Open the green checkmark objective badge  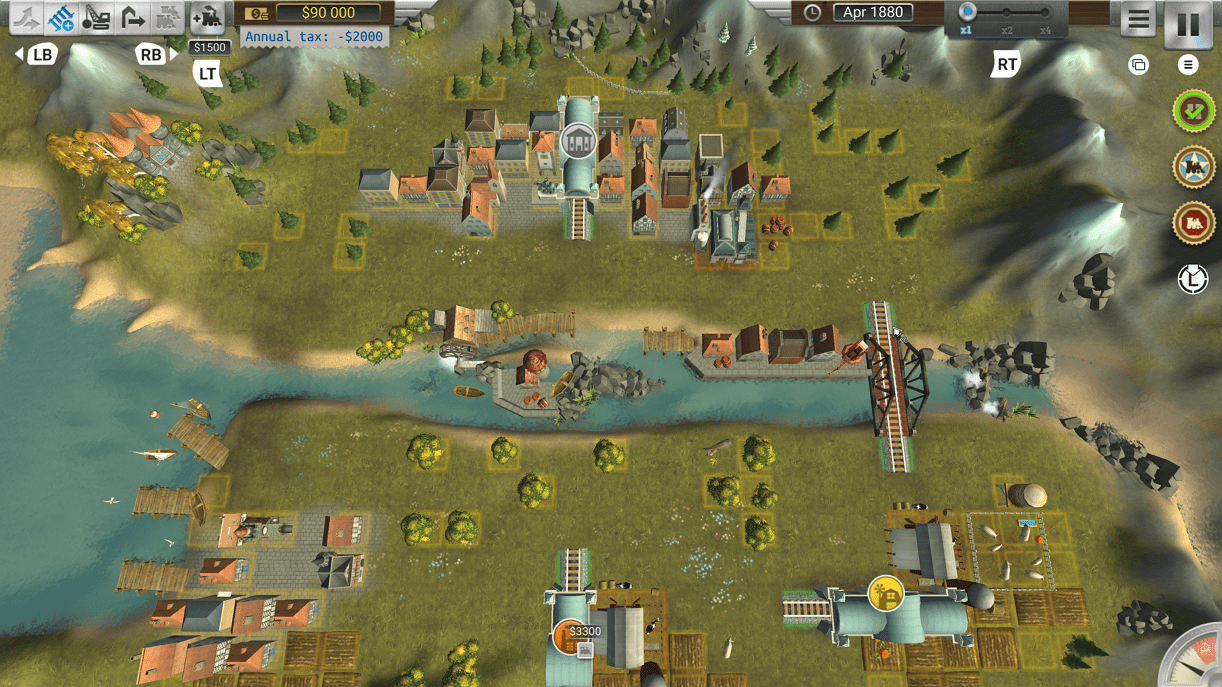[1193, 111]
